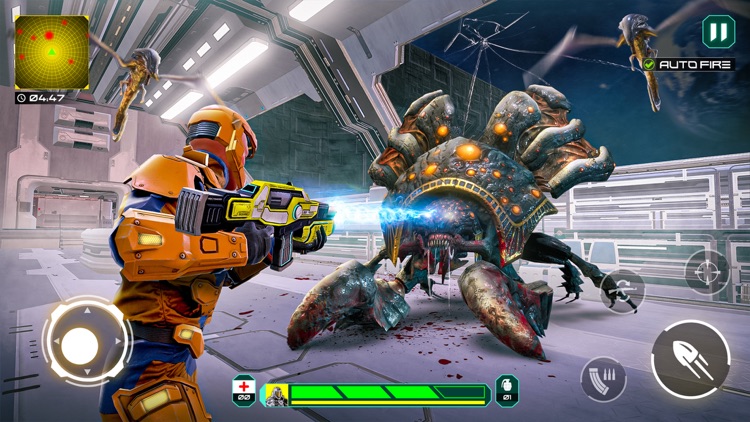Screen dimensions: 750x422
Task: Tap the green radar minimap
Action: point(51,52)
